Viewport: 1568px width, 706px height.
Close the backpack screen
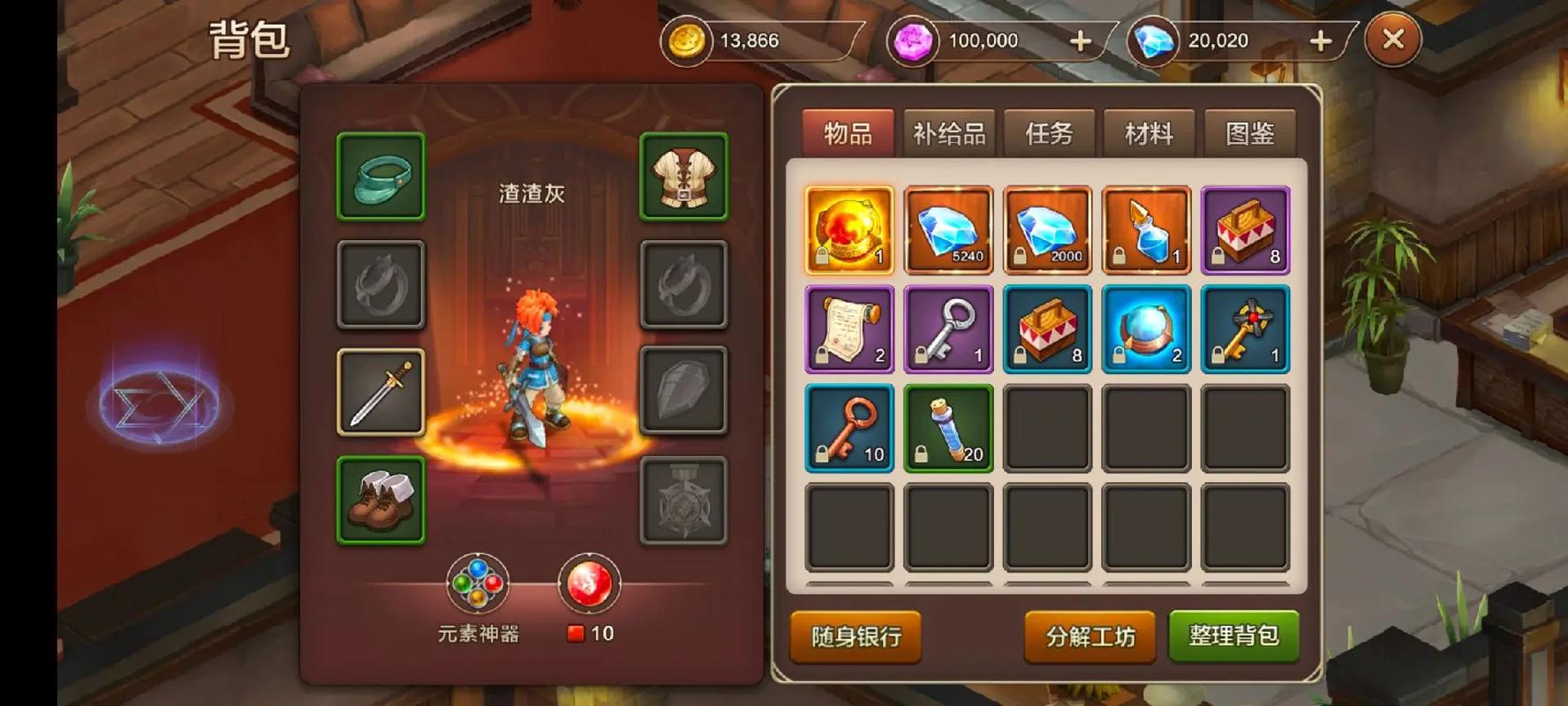pos(1392,40)
